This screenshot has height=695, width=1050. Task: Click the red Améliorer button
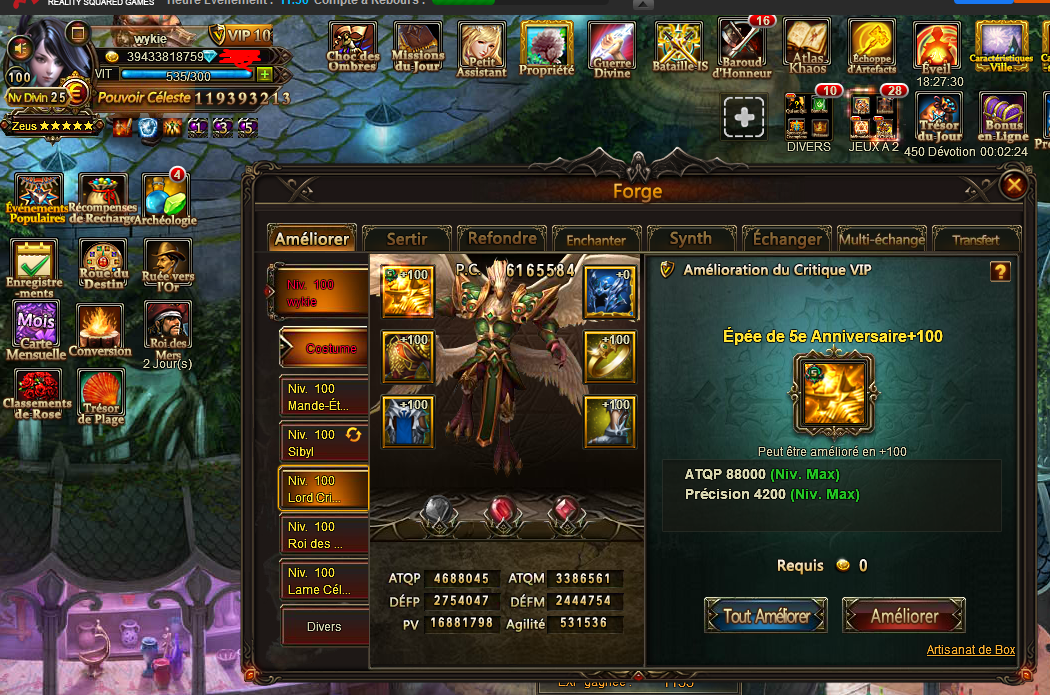tap(904, 616)
